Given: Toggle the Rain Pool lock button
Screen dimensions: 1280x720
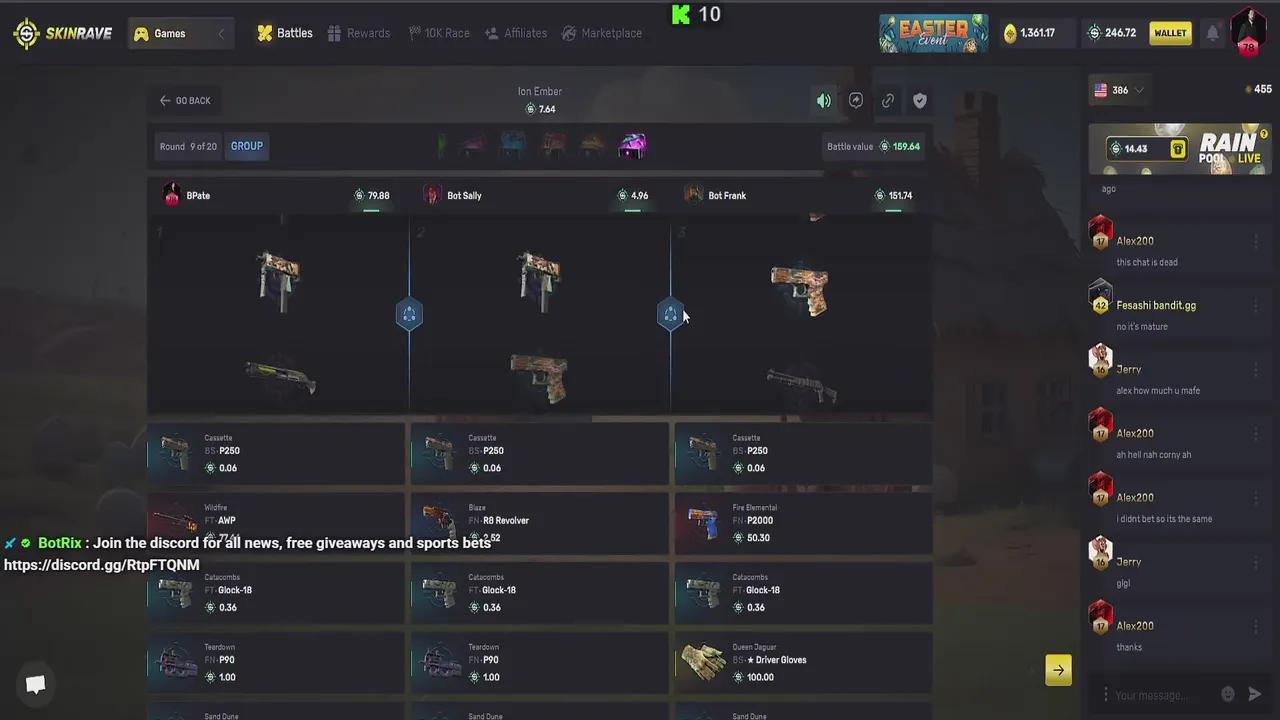Looking at the screenshot, I should coord(1178,148).
